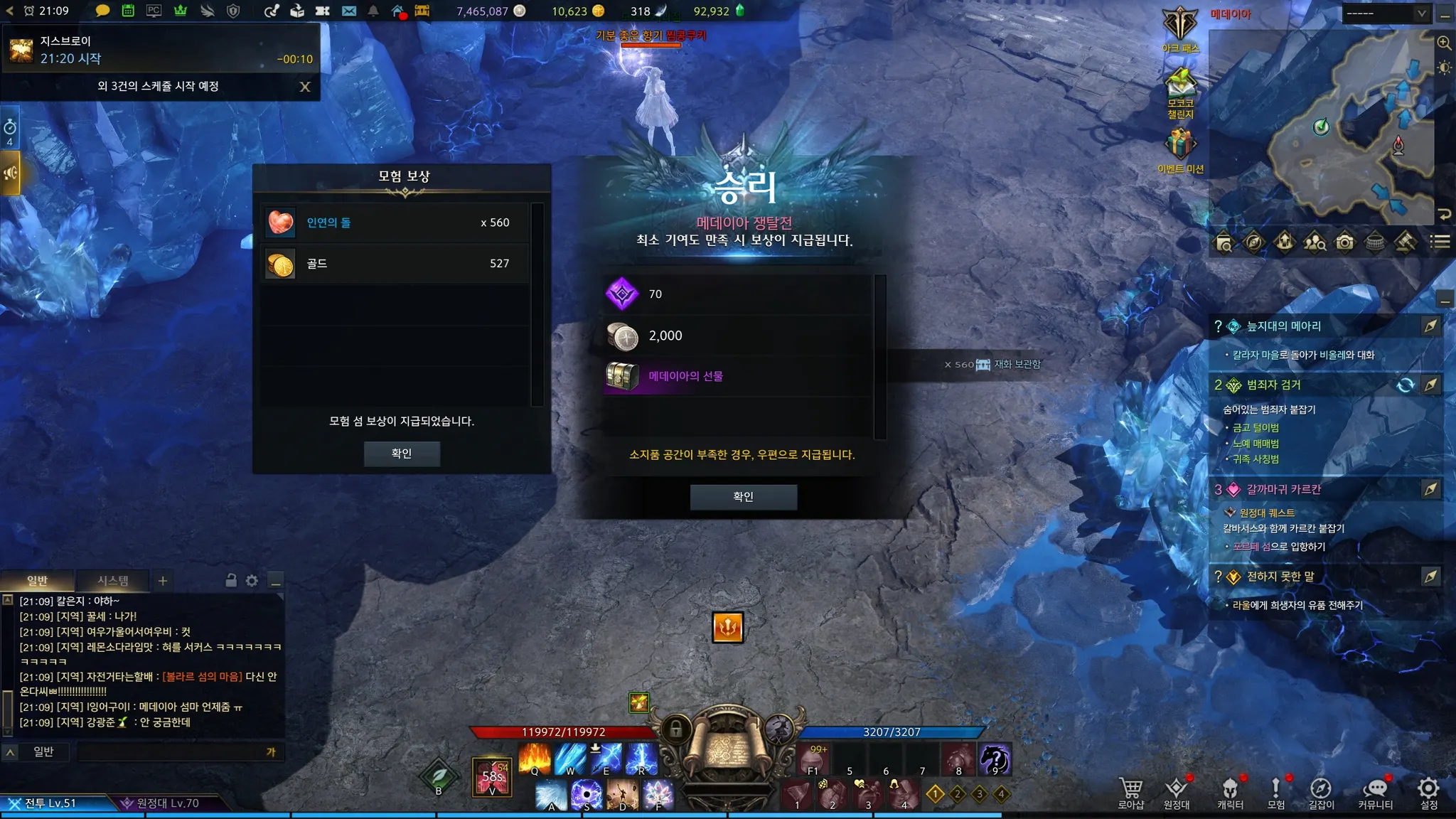Close the schedule notification with the X

[305, 87]
